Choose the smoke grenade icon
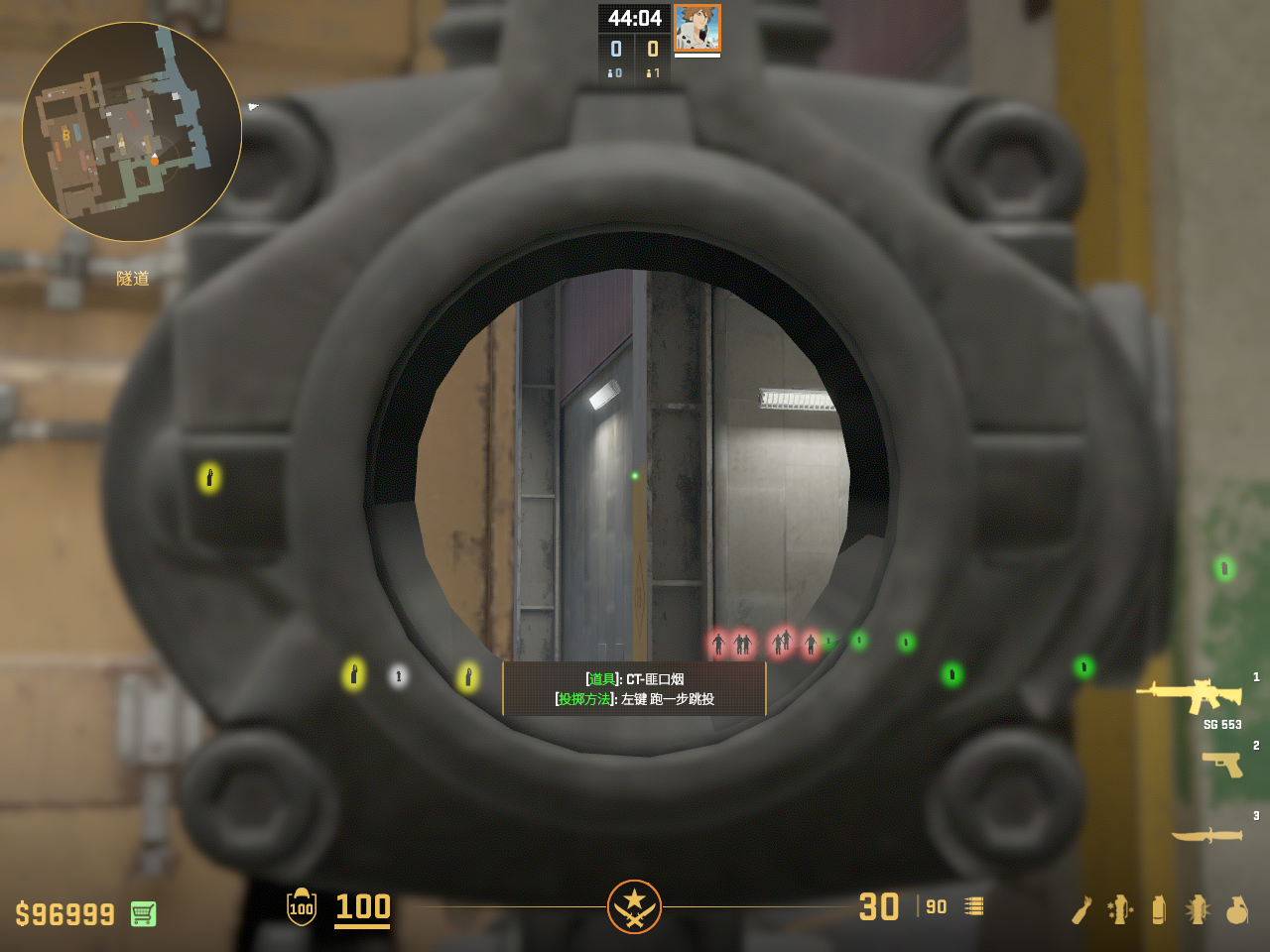 point(1159,909)
